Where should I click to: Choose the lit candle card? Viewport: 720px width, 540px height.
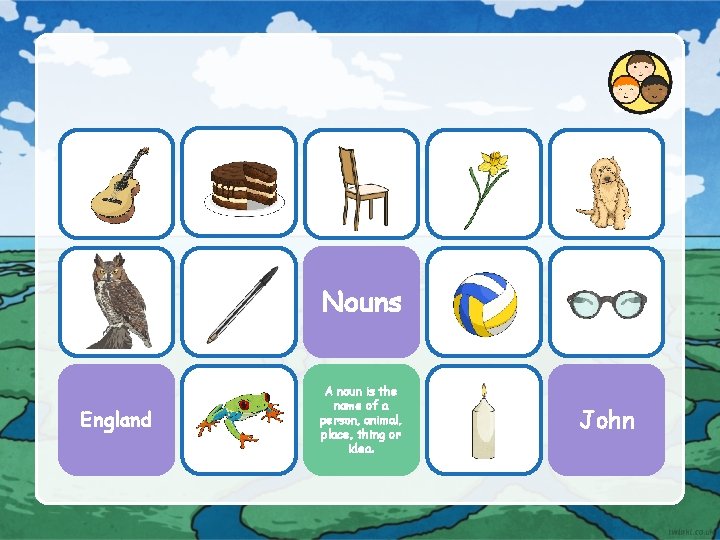484,420
